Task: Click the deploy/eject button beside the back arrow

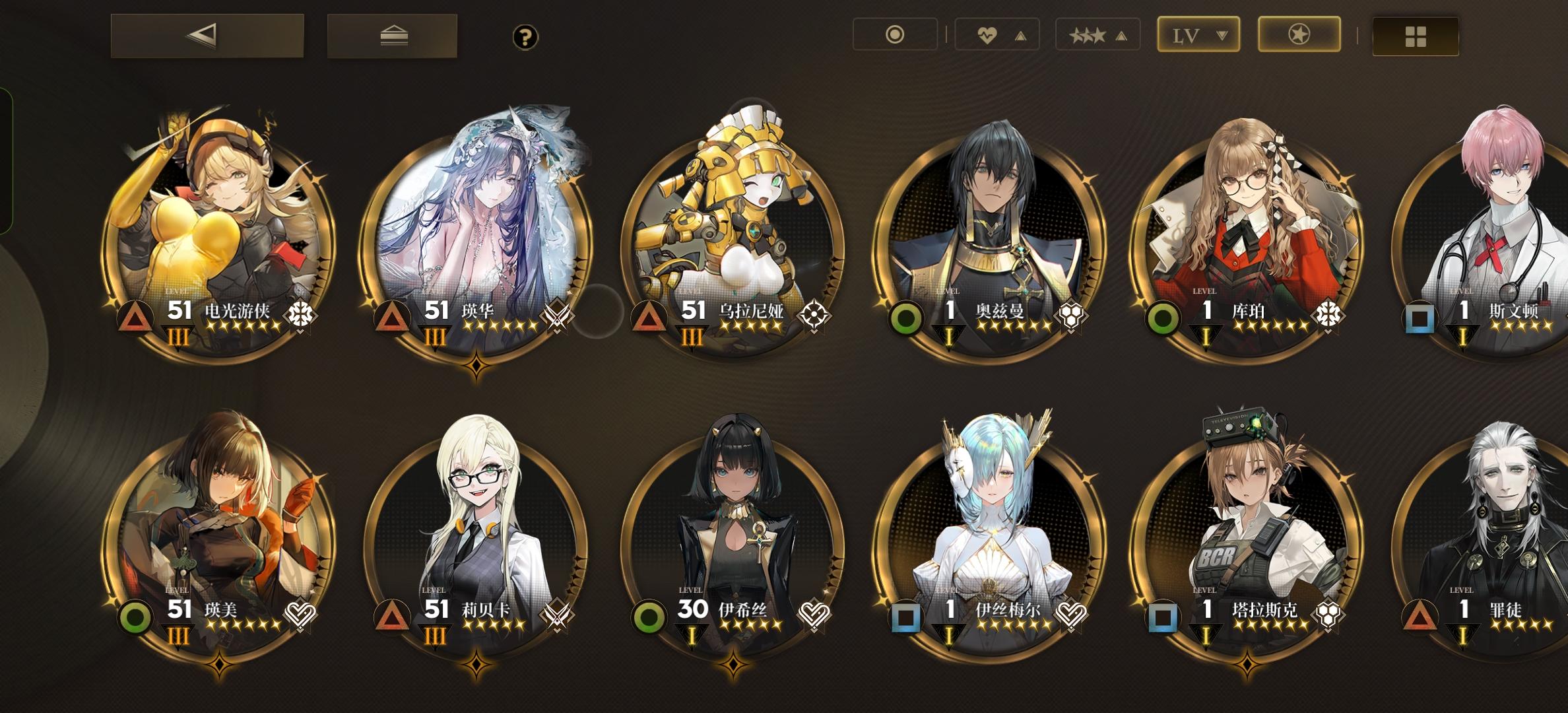Action: 391,36
